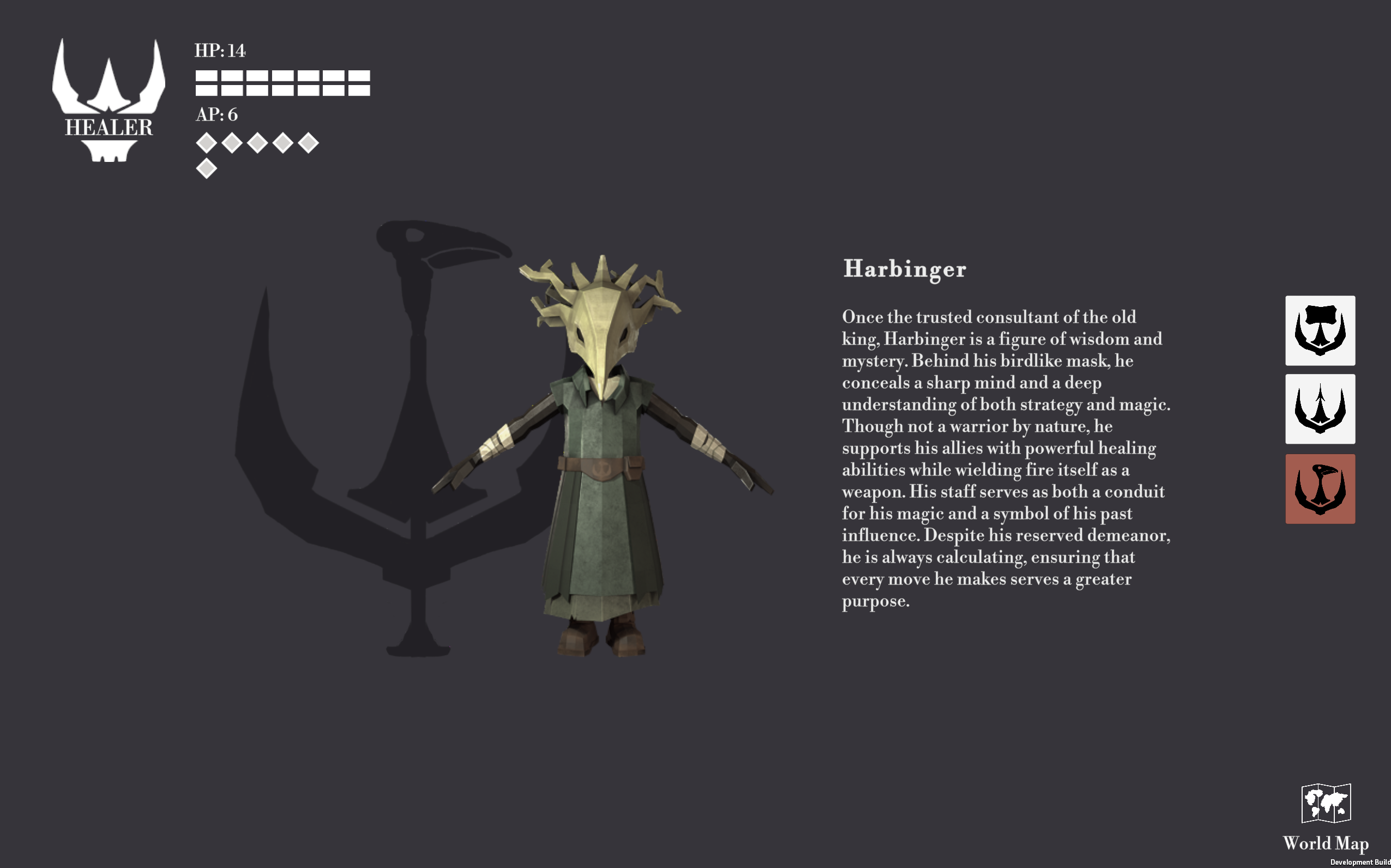Screen dimensions: 1391x868
Task: Open the World Map
Action: (x=1326, y=816)
